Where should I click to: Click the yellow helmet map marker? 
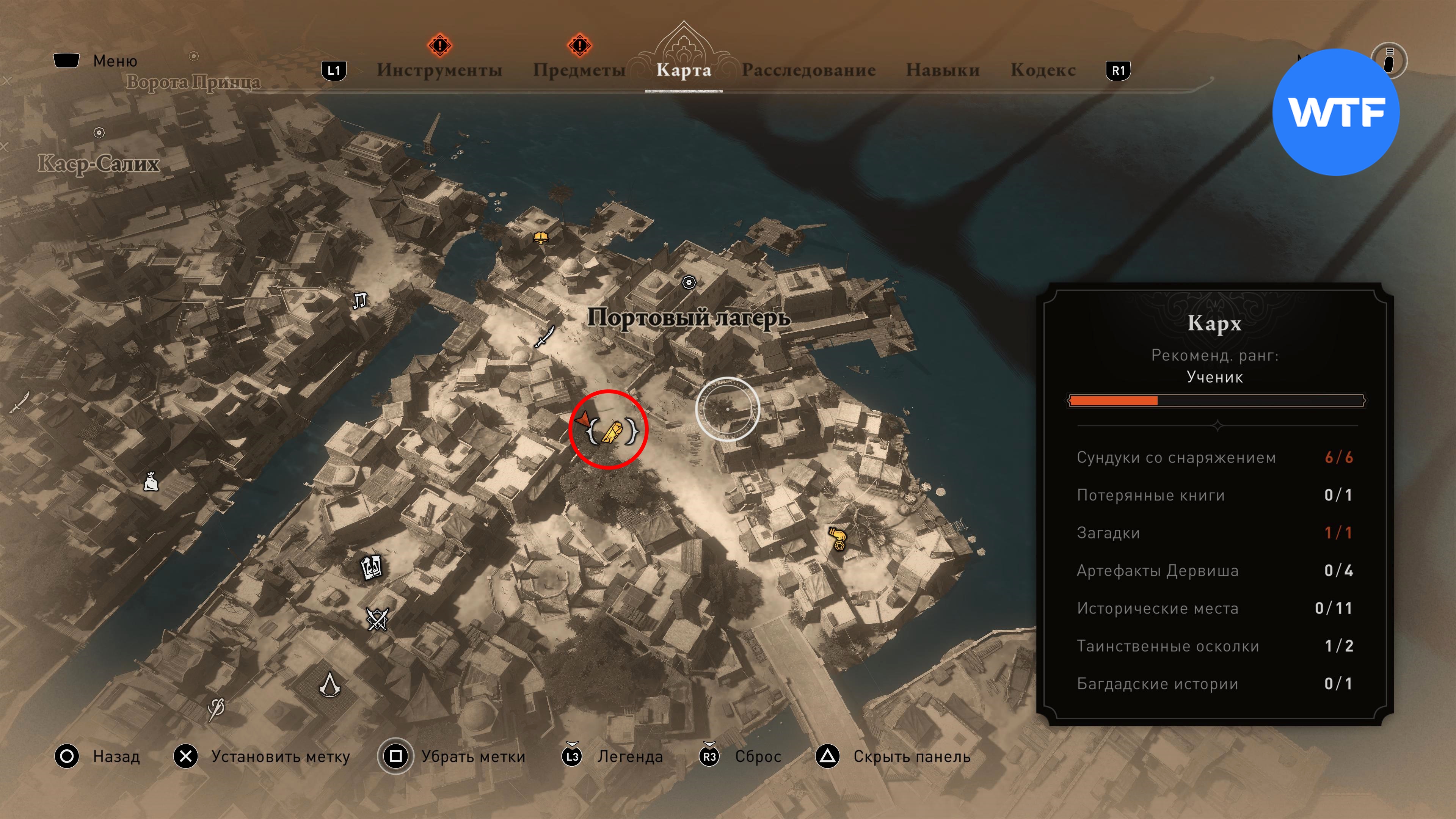541,237
